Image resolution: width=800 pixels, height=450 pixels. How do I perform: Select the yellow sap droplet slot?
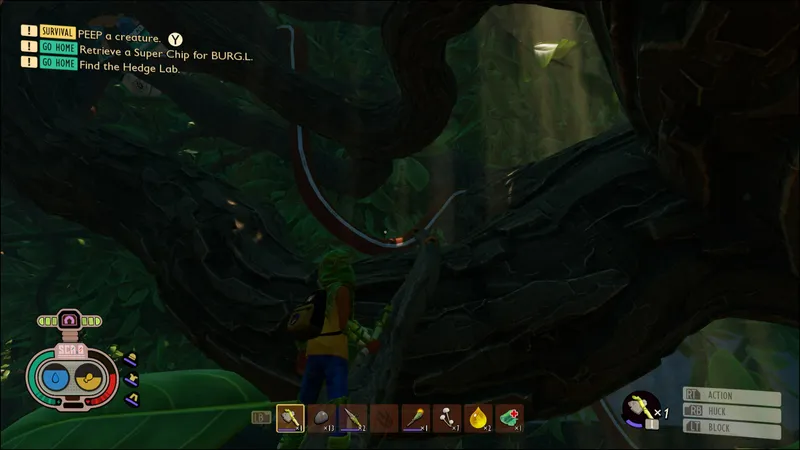click(478, 418)
